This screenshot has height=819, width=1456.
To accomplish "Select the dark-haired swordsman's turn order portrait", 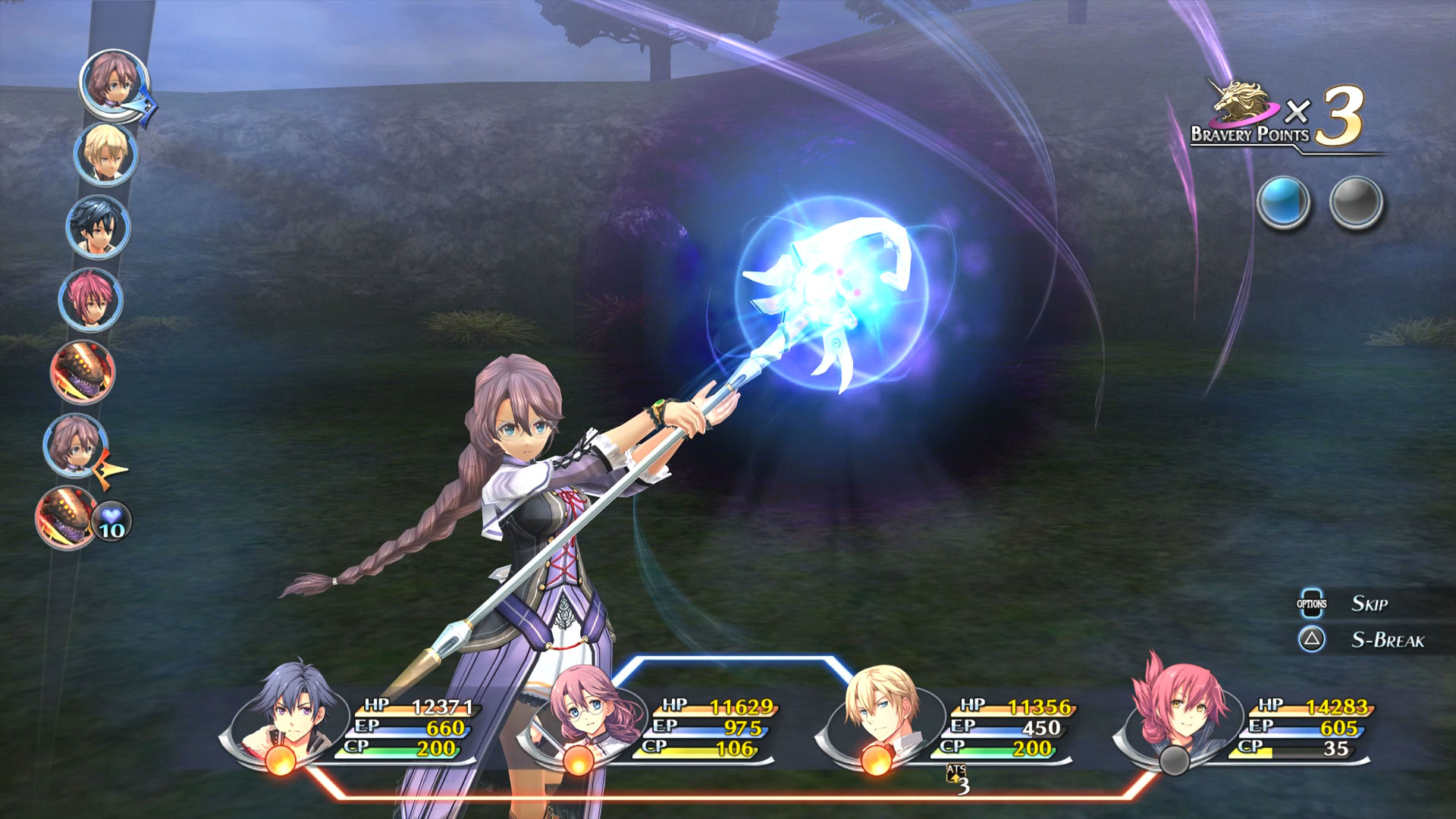I will (x=98, y=227).
